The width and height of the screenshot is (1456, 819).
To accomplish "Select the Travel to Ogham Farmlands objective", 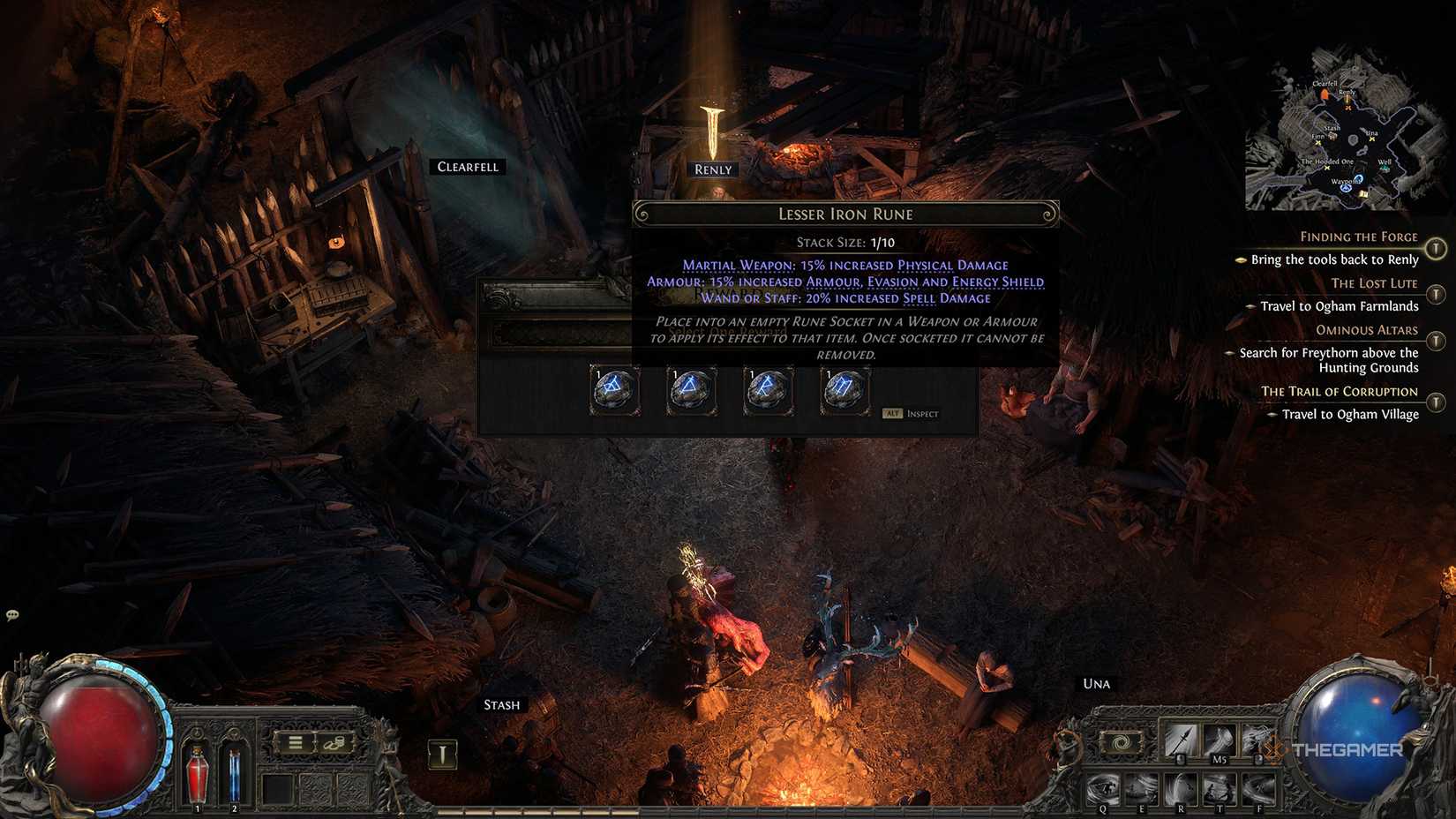I will (1337, 306).
